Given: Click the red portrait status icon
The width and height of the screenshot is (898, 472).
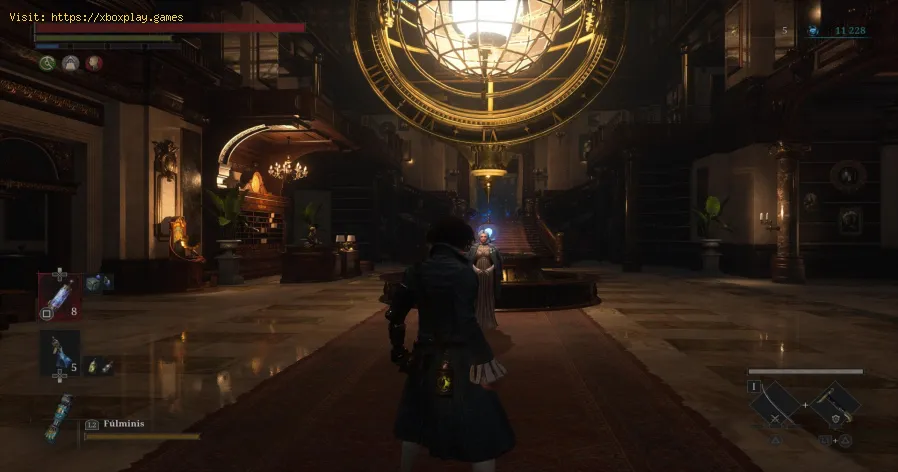Looking at the screenshot, I should coord(93,63).
